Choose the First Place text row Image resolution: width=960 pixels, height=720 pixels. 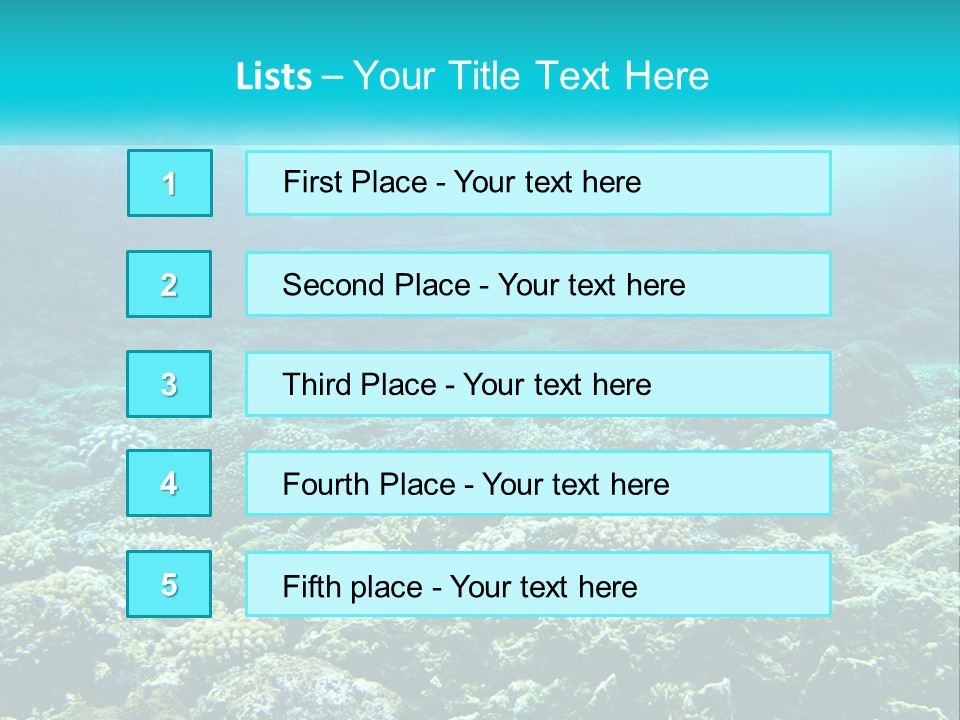click(538, 183)
